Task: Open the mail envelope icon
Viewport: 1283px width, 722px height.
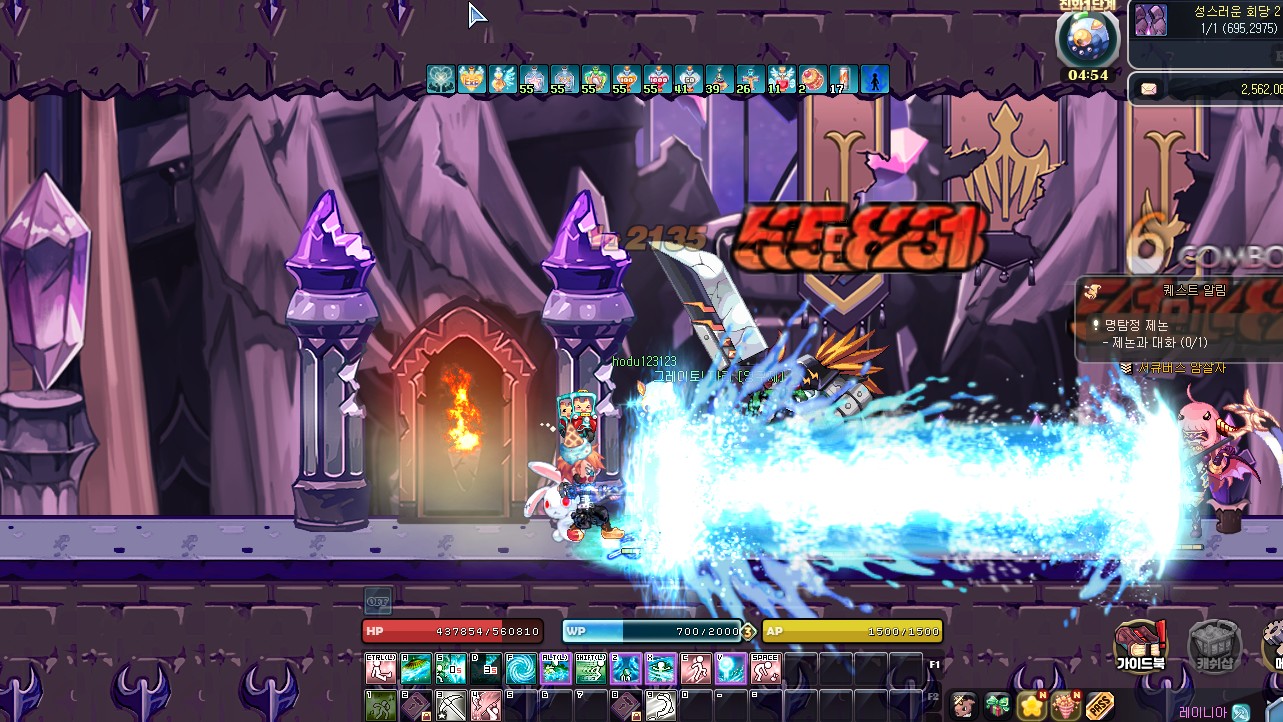Action: click(x=1149, y=89)
